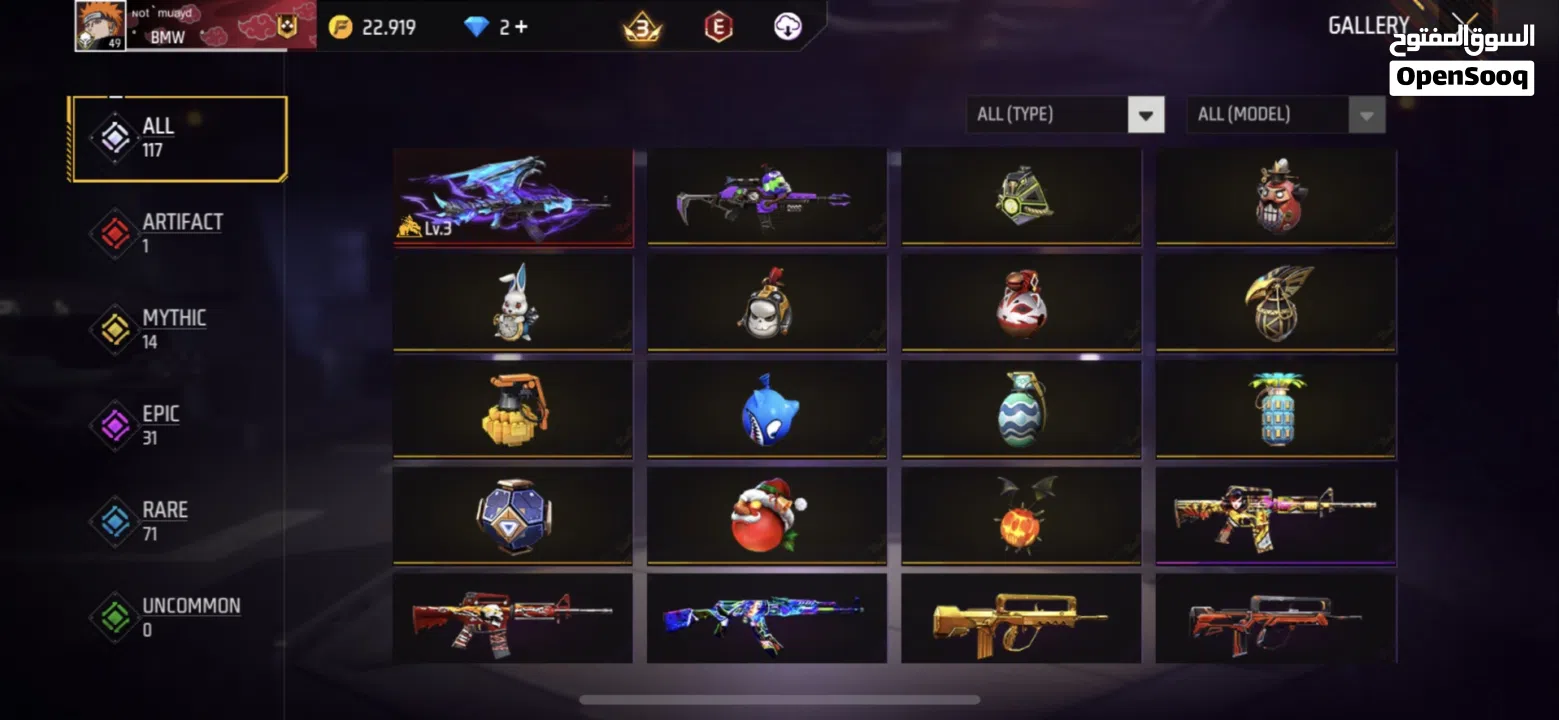Click the plus next to diamond count
Image resolution: width=1559 pixels, height=720 pixels.
(521, 27)
